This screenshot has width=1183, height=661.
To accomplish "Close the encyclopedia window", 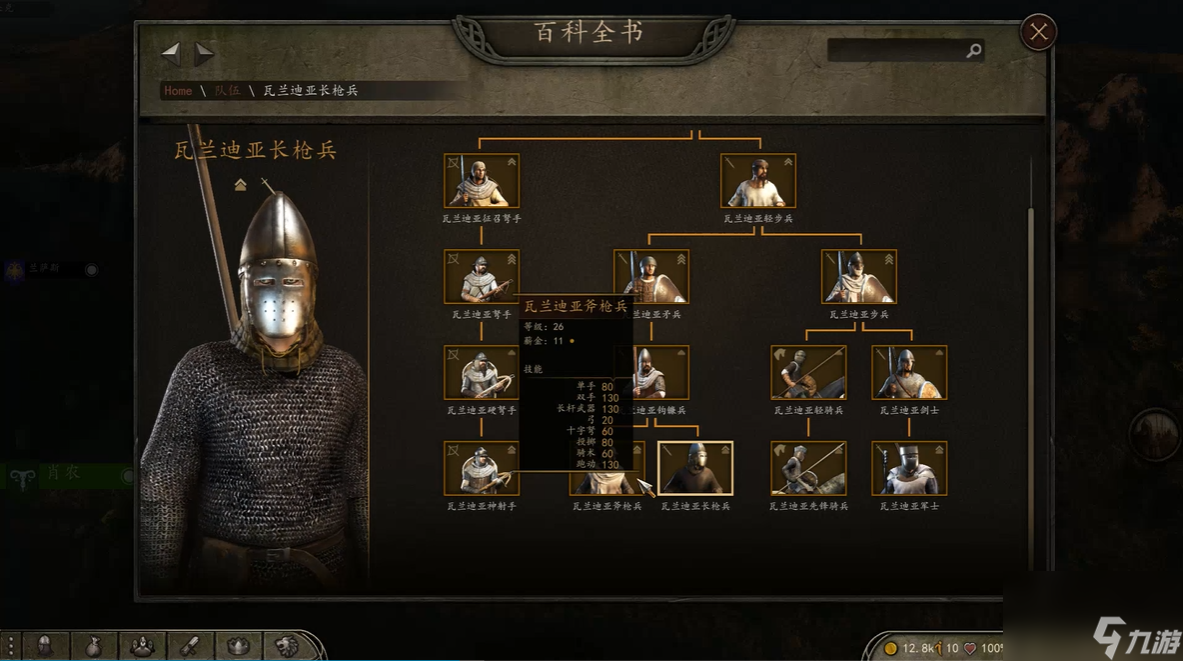I will tap(1038, 33).
